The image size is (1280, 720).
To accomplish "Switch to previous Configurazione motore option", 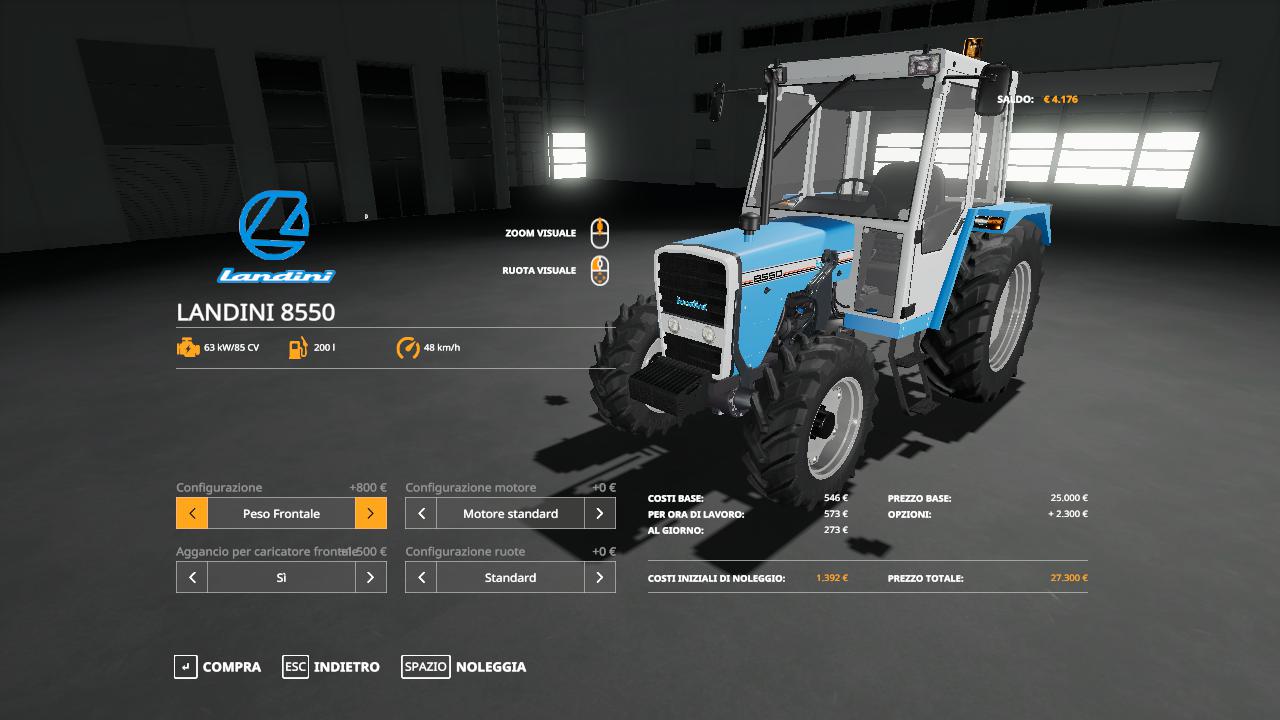I will 421,514.
